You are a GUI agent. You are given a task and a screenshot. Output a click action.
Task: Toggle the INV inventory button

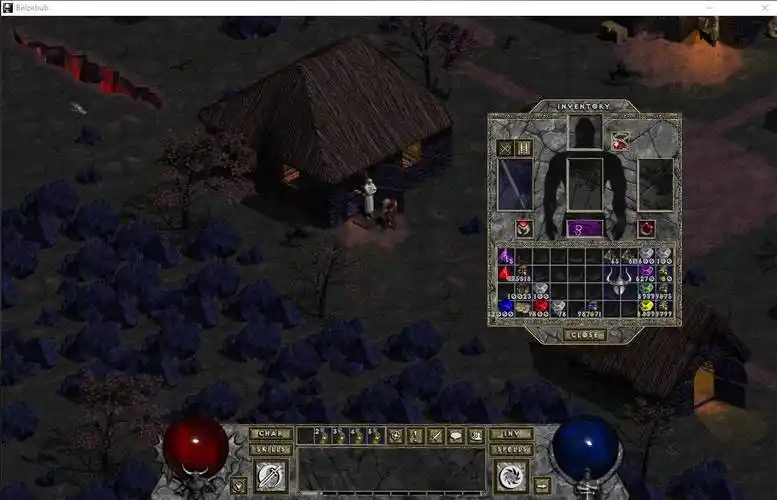511,434
